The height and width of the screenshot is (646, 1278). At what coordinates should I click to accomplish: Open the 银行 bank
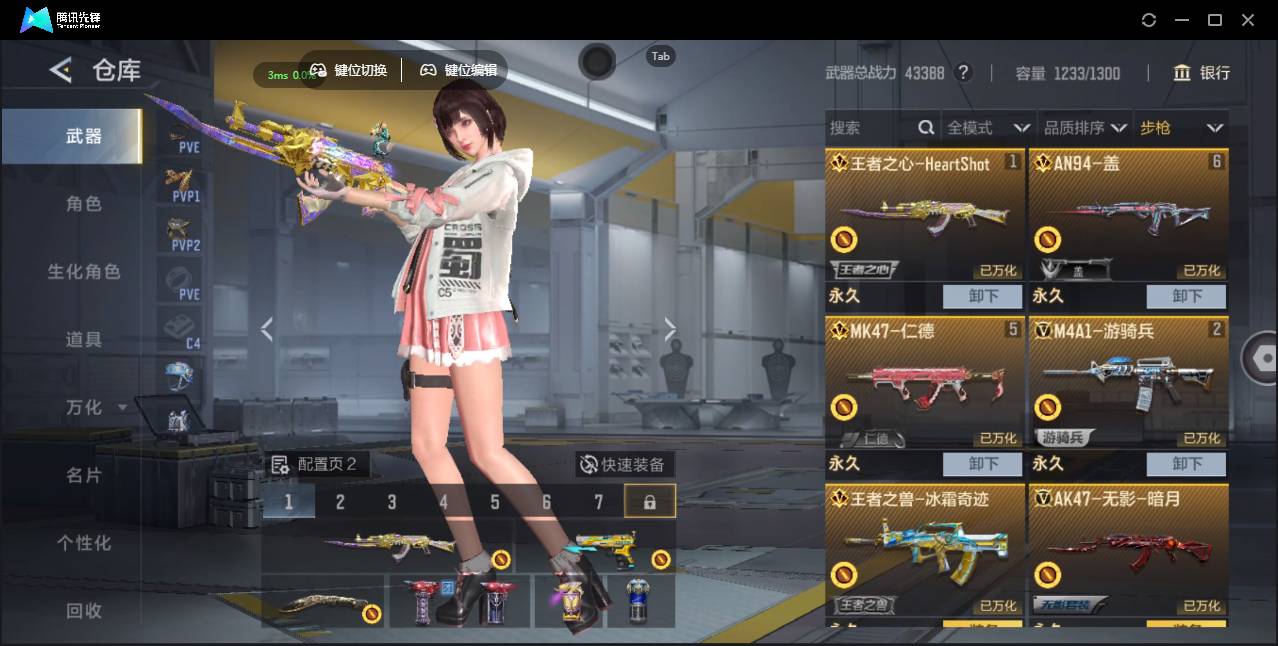[x=1202, y=73]
